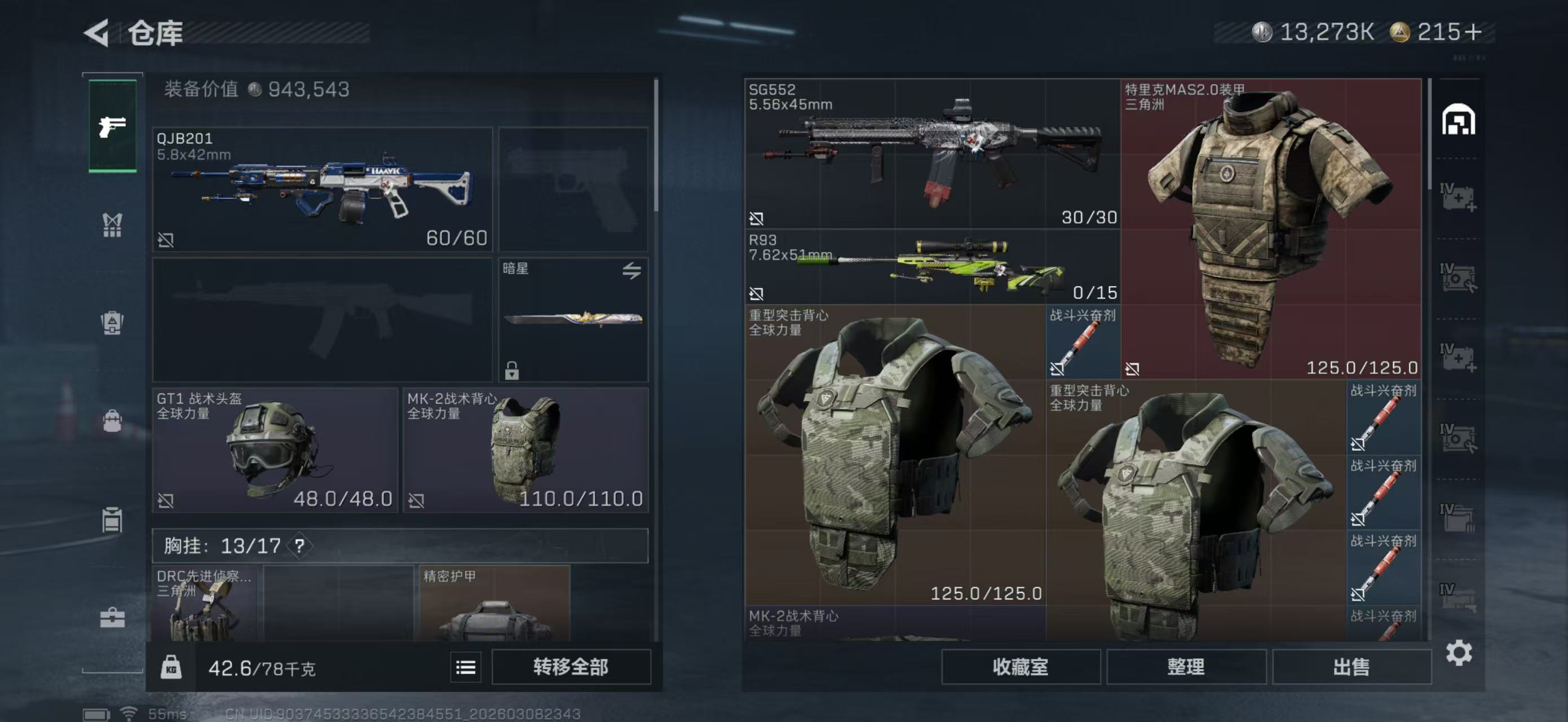1568x722 pixels.
Task: Open the toolbox tab in sidebar
Action: pos(113,618)
